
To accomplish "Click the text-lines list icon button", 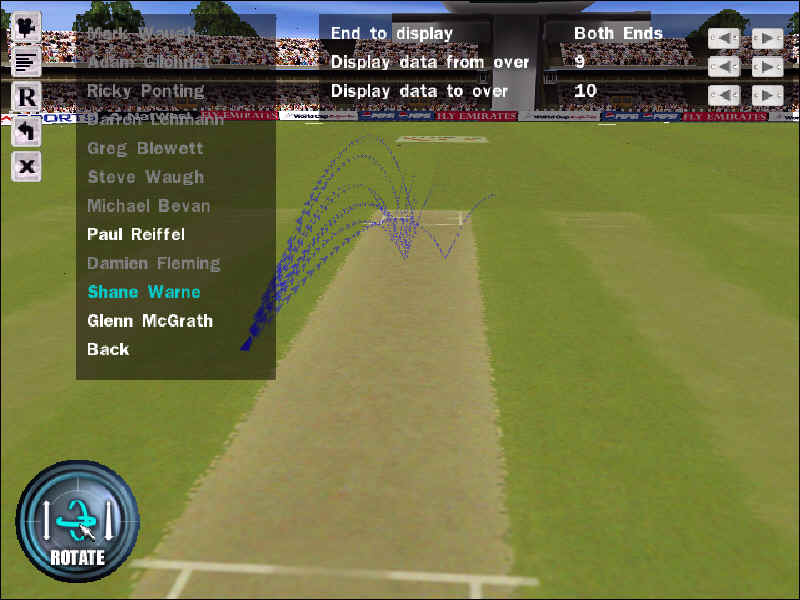I will [26, 61].
